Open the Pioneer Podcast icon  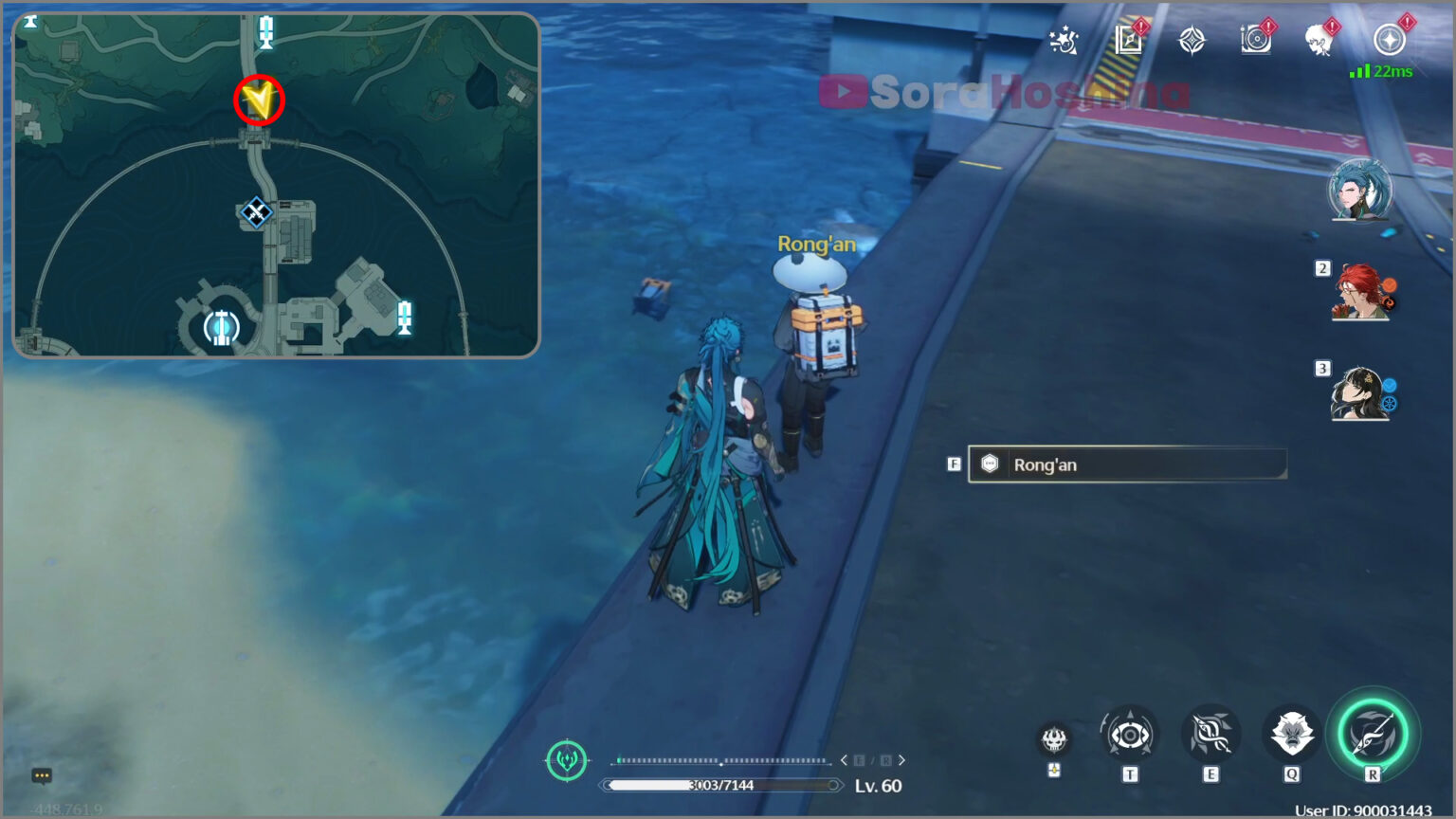tap(1256, 40)
